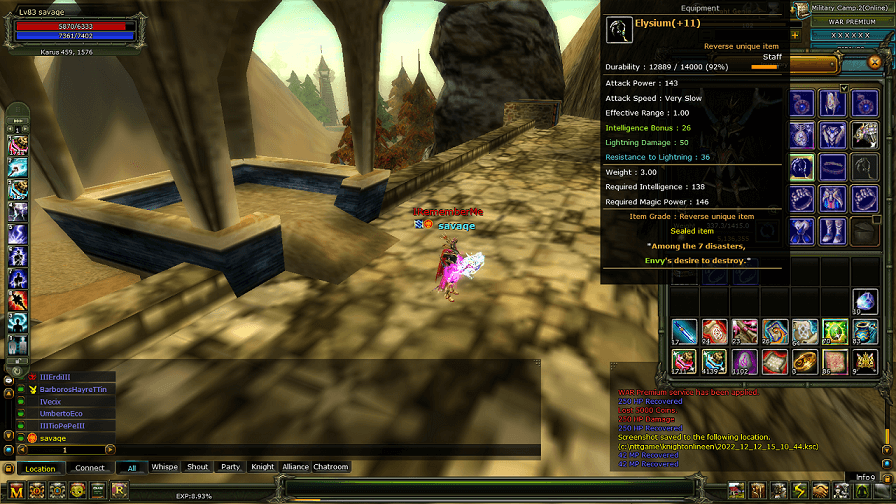Open the Chatroom tab
The height and width of the screenshot is (504, 896).
click(x=331, y=467)
